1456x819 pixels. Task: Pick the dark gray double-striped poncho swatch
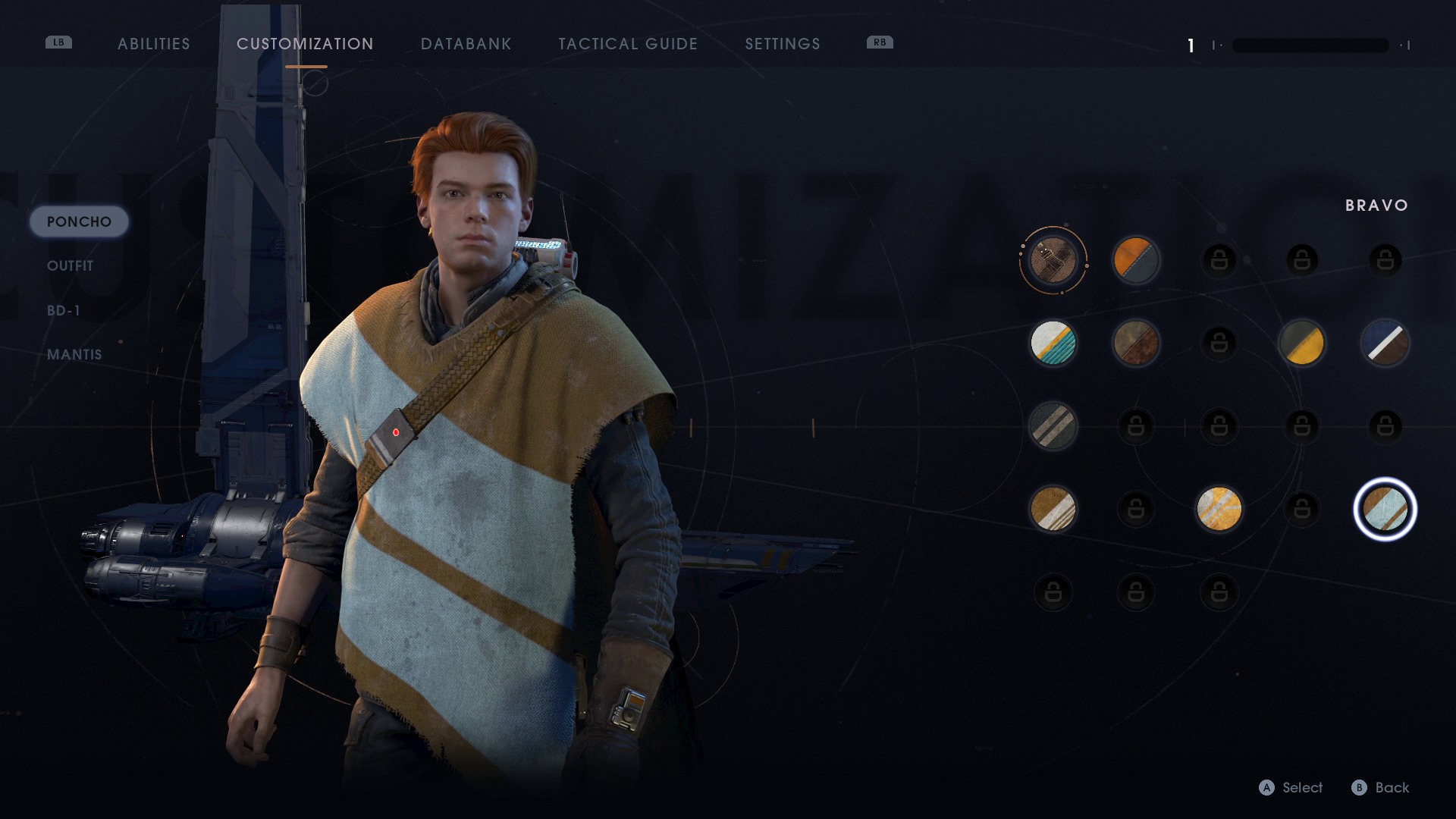1053,426
